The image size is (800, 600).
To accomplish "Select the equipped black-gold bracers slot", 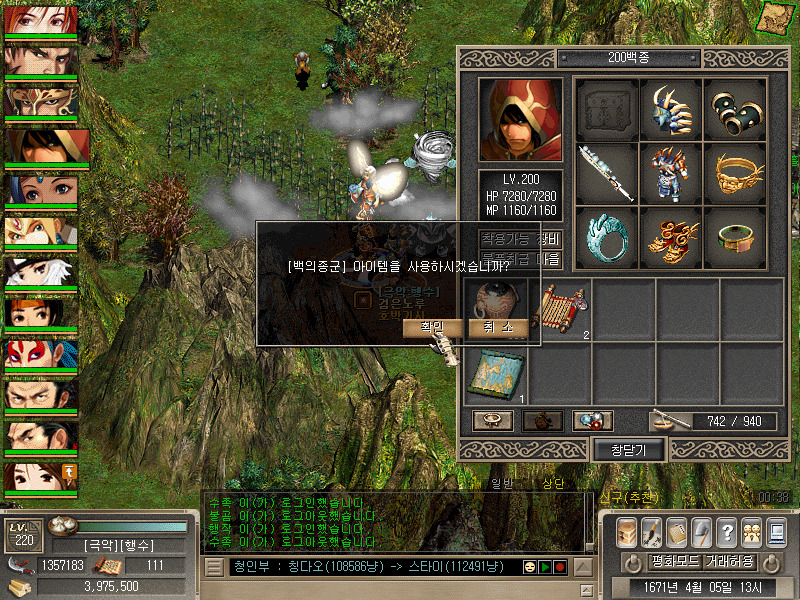I will (735, 108).
